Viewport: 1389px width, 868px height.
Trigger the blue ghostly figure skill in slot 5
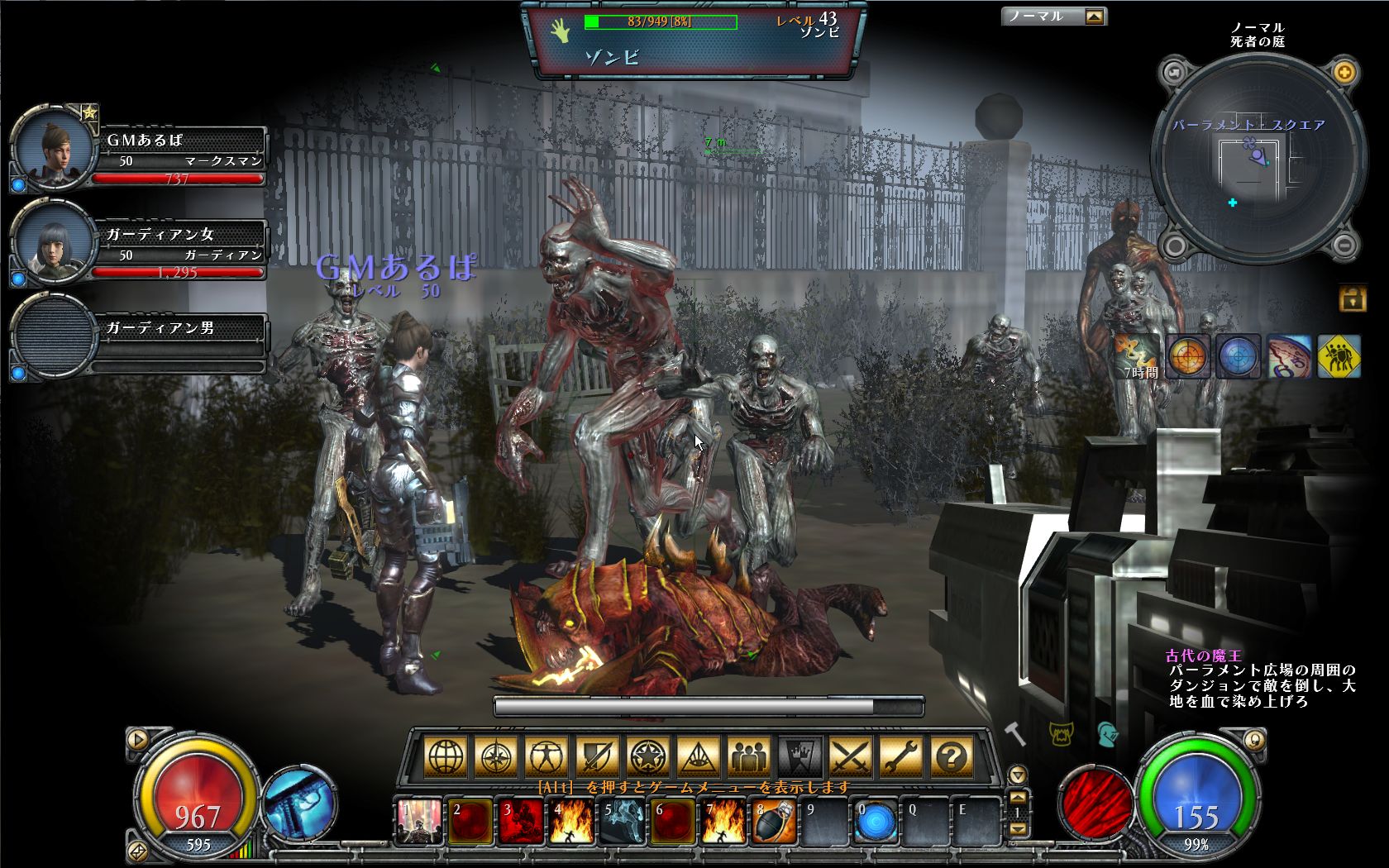pyautogui.click(x=623, y=822)
